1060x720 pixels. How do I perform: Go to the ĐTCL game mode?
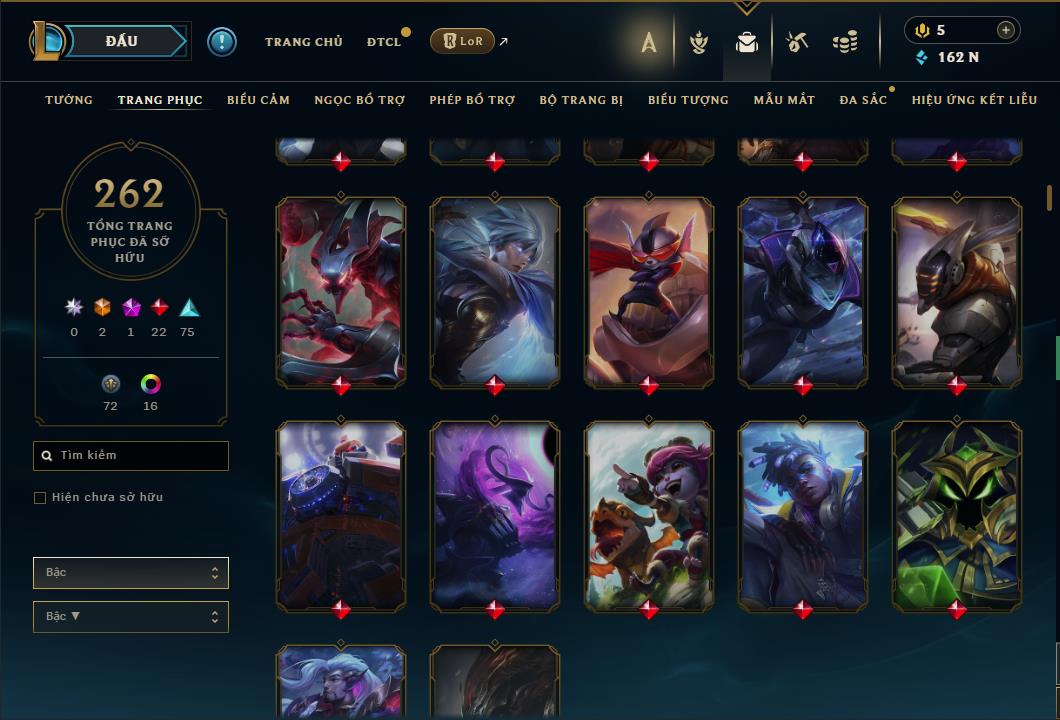click(x=383, y=42)
